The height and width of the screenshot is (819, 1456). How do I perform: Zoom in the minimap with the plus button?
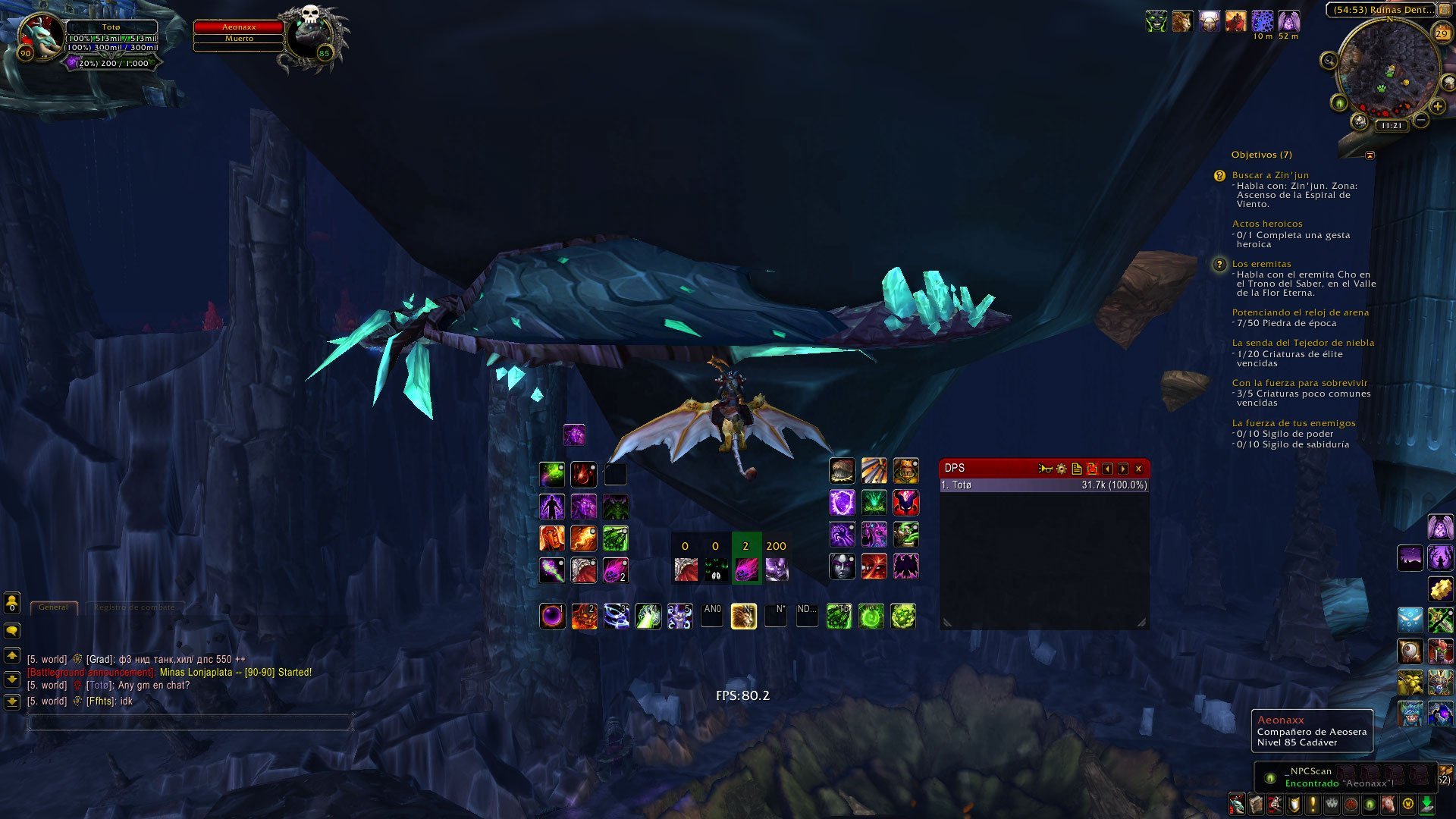click(1437, 107)
